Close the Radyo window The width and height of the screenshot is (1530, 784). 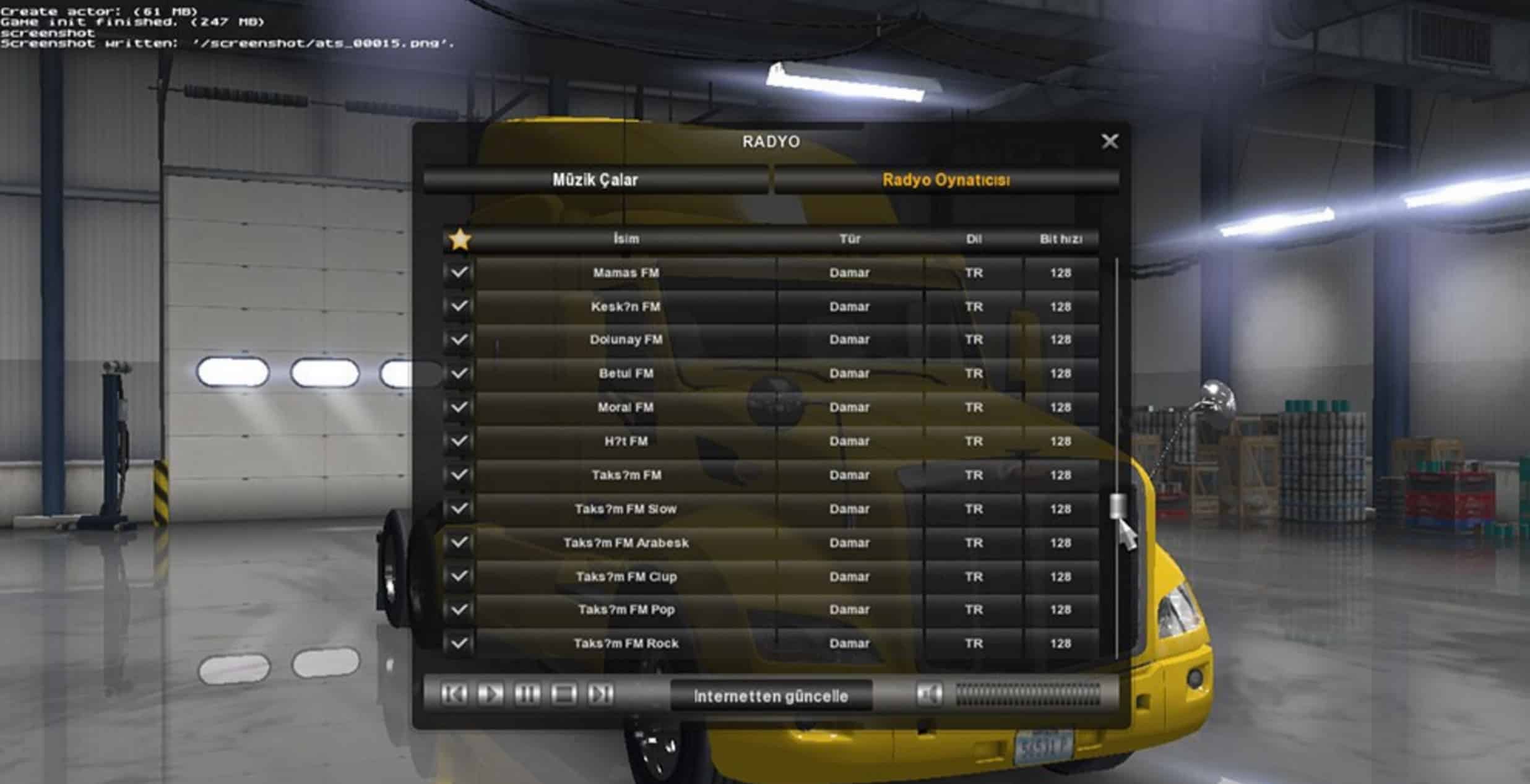point(1110,142)
